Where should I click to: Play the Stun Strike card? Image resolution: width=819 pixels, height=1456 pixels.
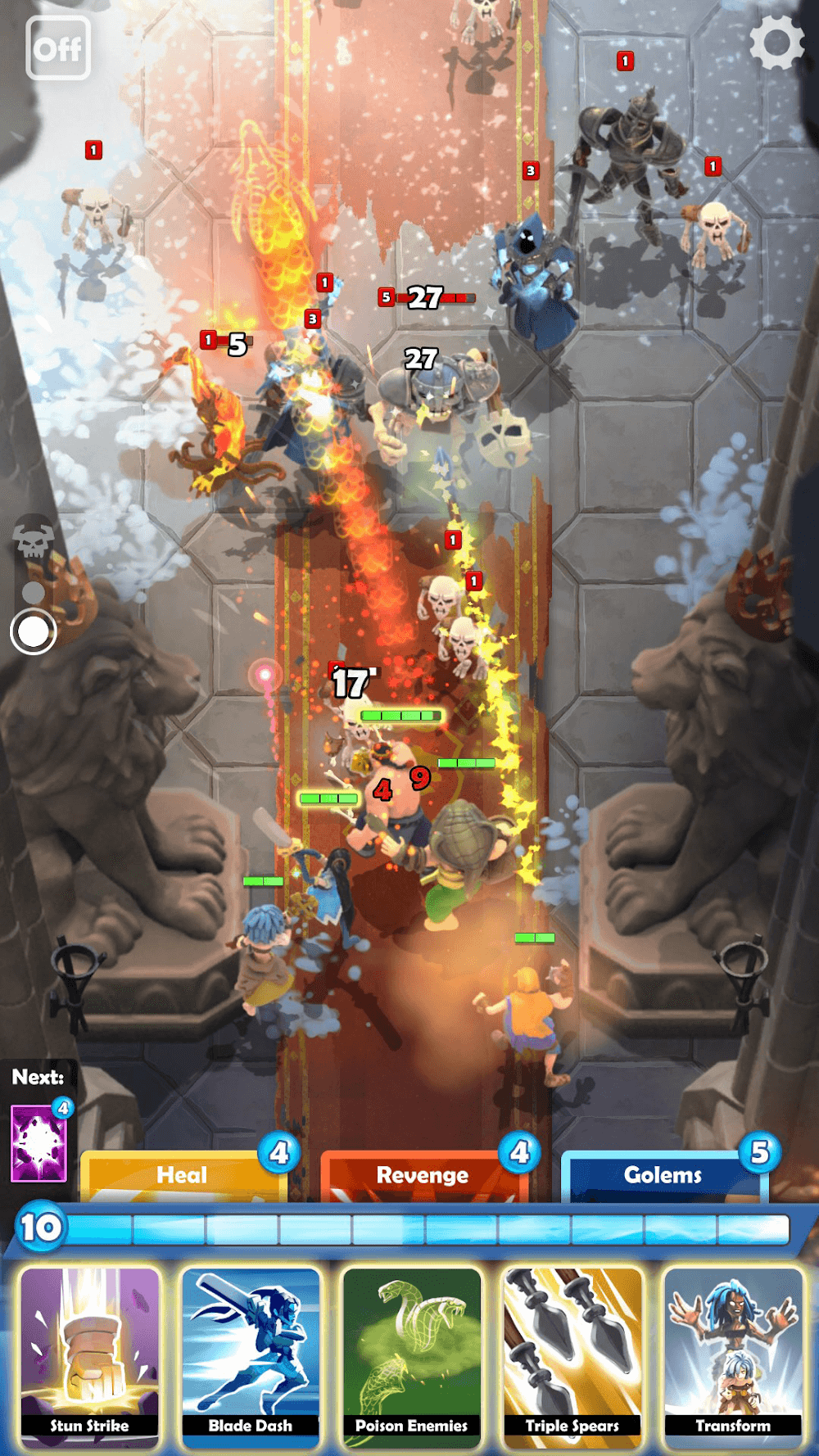90,1354
